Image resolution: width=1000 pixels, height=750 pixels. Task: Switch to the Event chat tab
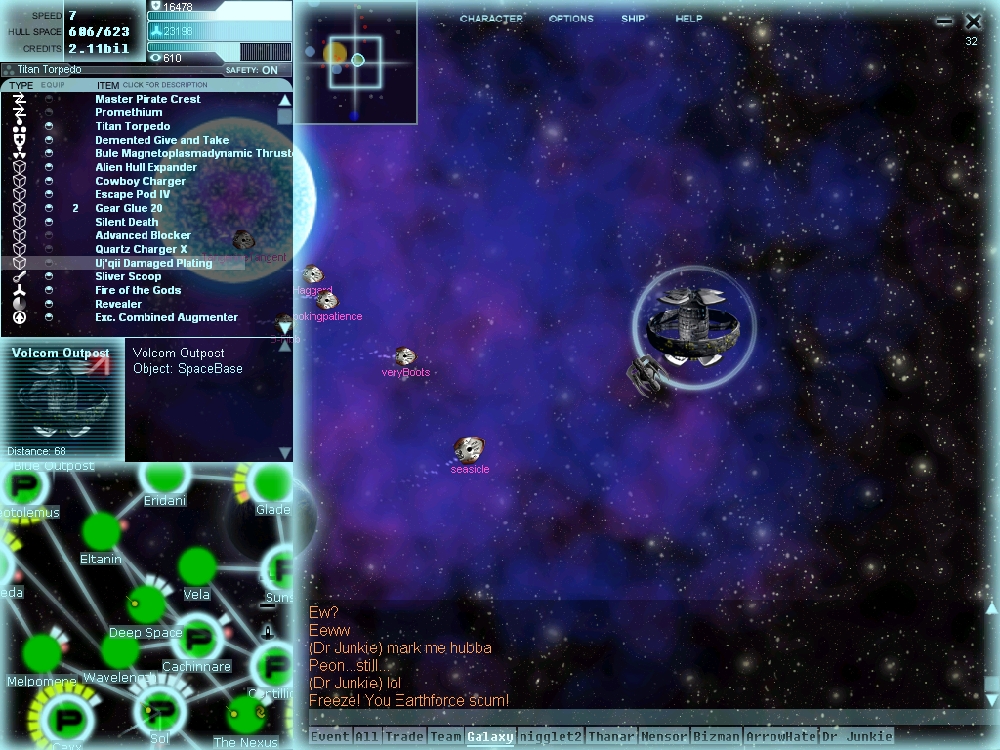click(x=330, y=737)
